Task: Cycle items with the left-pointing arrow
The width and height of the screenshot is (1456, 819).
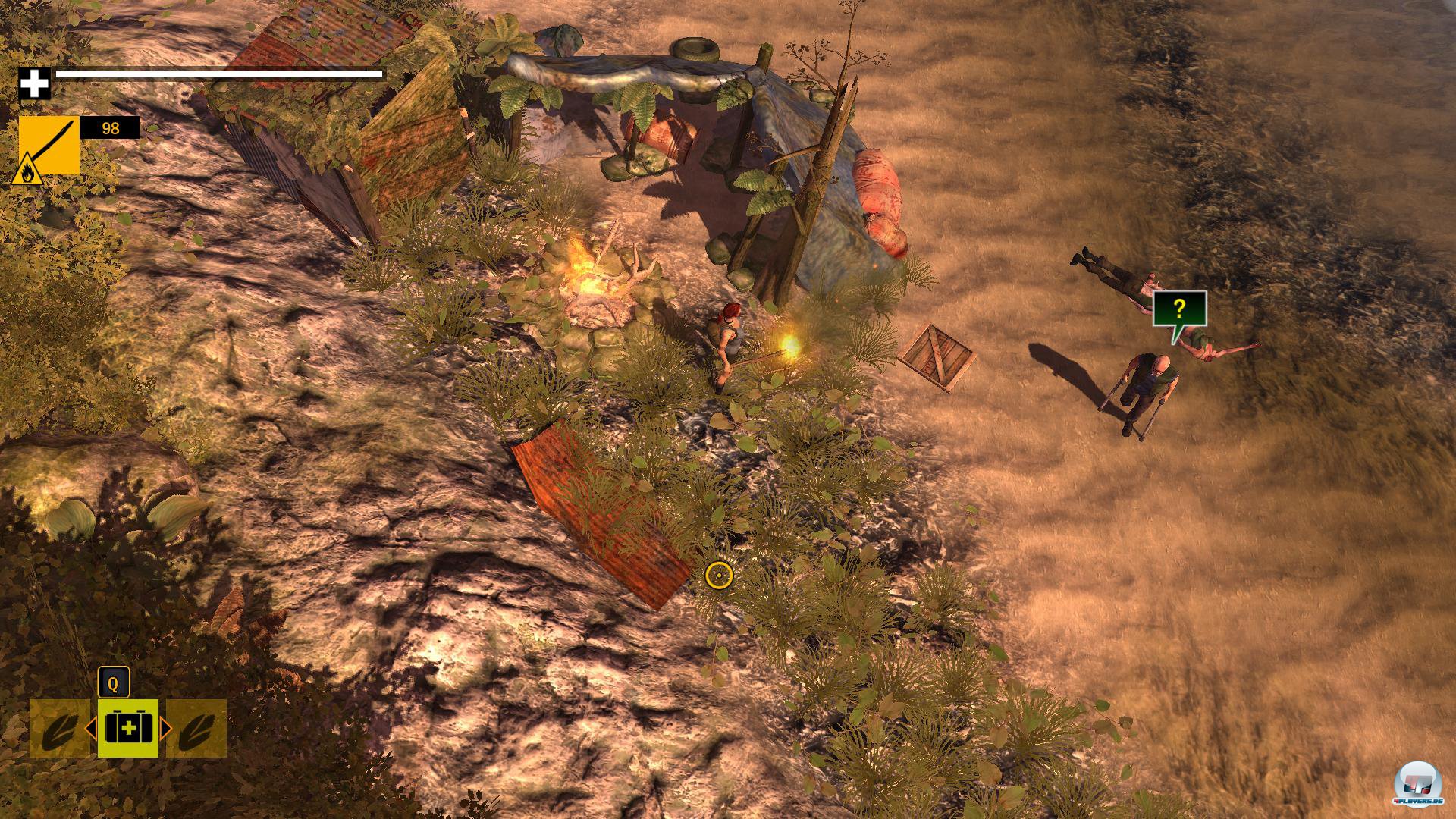Action: (x=90, y=730)
